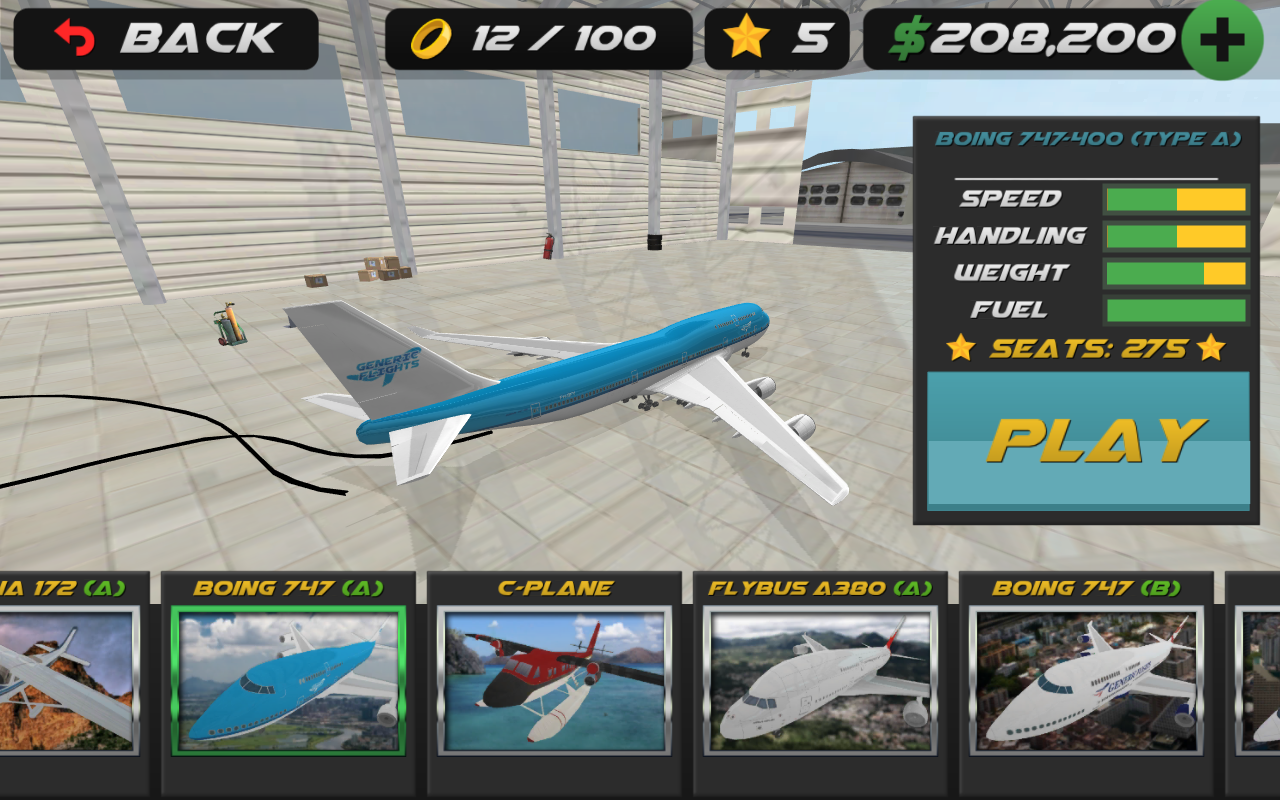The image size is (1280, 800).
Task: Click the dollar sign money icon
Action: [x=908, y=37]
